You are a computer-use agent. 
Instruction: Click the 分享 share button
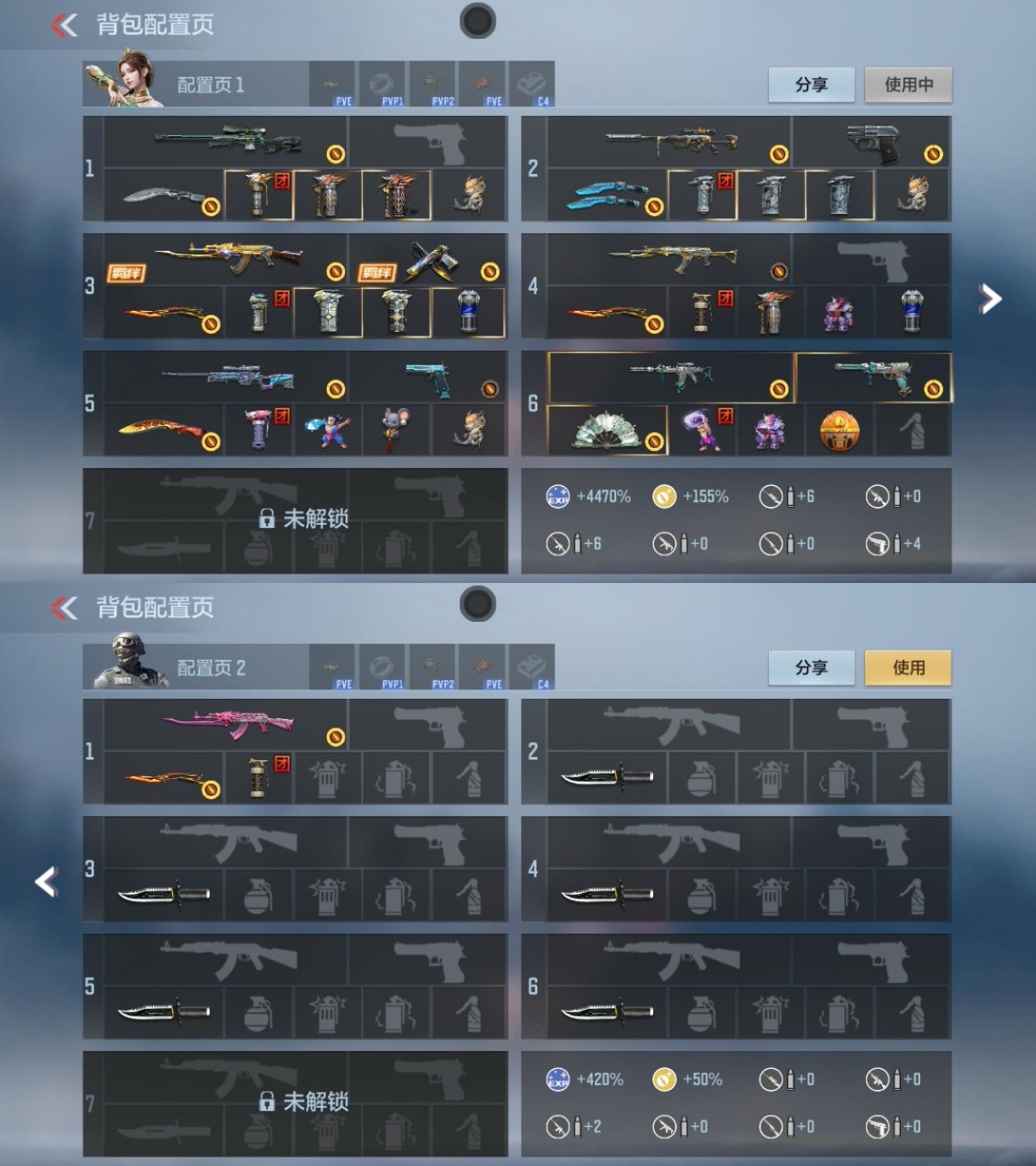click(x=812, y=84)
